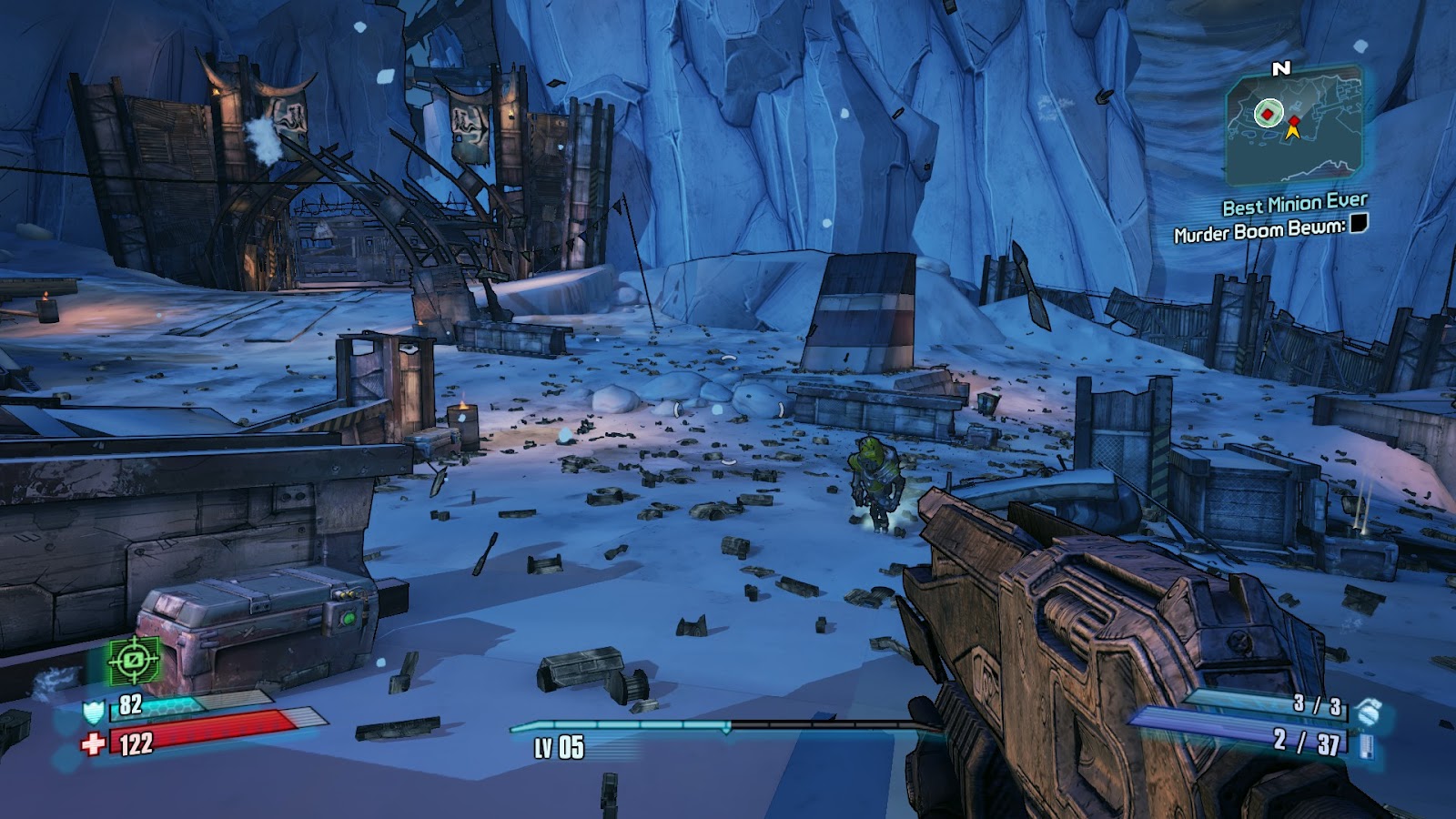Select the quest waypoint marker on the minimap
1456x819 pixels.
[1266, 114]
